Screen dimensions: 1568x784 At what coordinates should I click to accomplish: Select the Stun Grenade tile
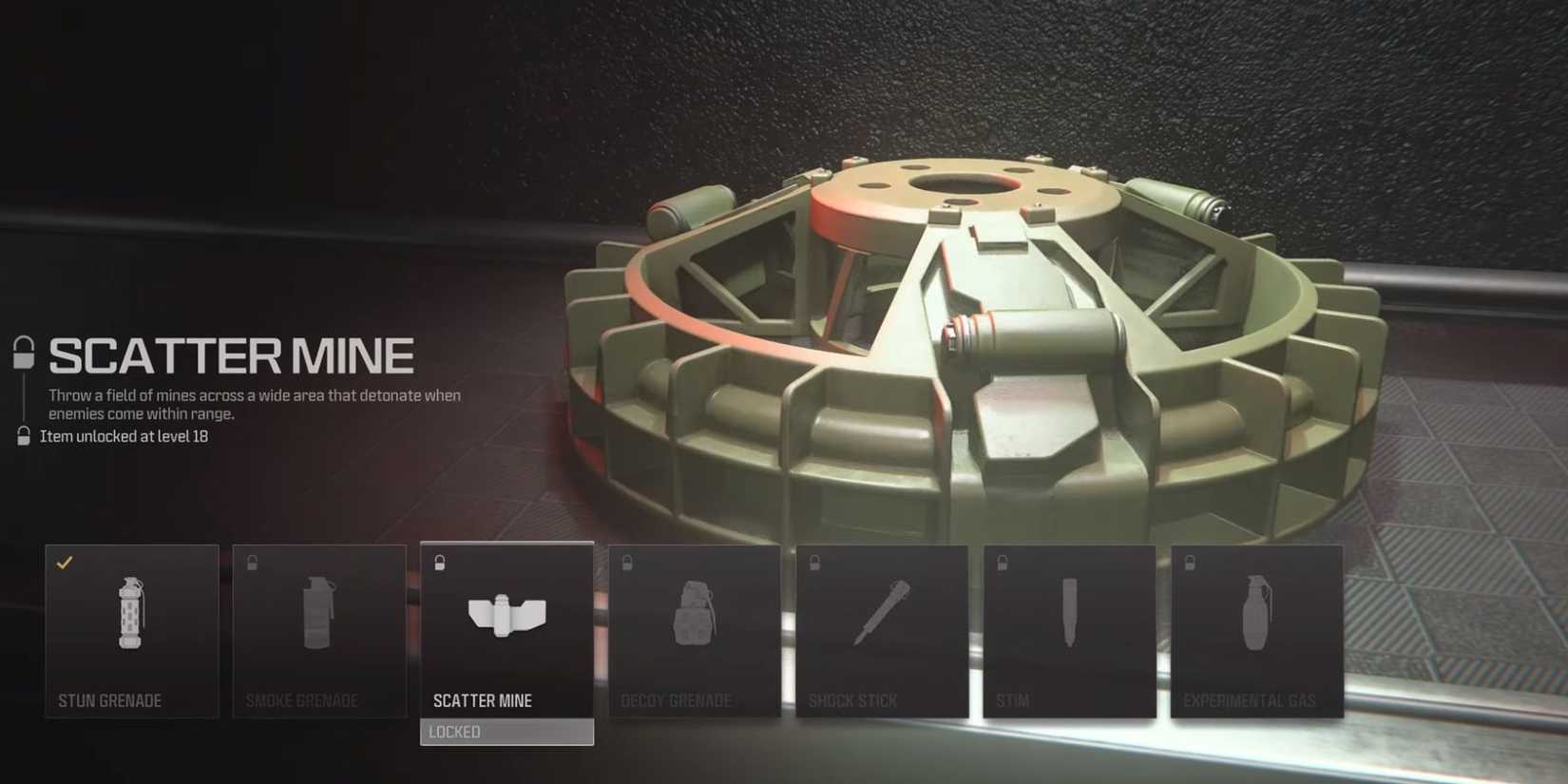131,630
